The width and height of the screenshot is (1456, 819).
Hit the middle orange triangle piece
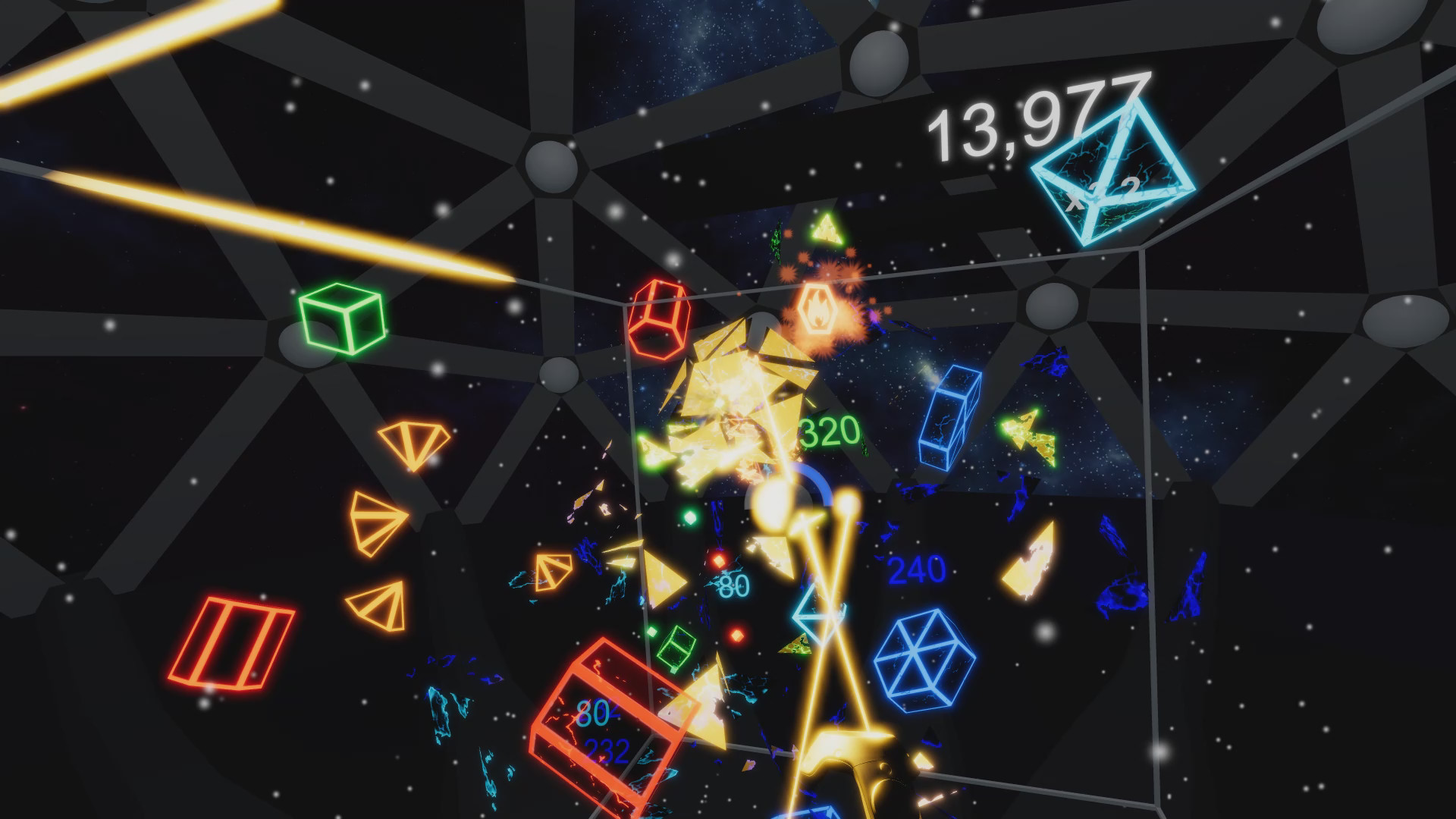pyautogui.click(x=377, y=522)
